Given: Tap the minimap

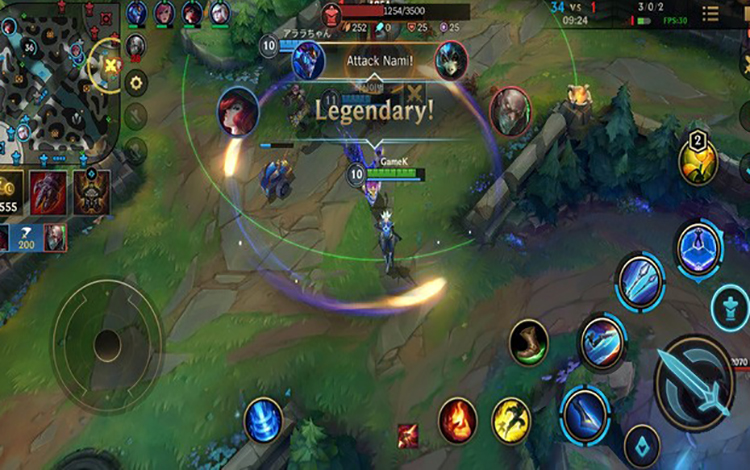Looking at the screenshot, I should tap(55, 75).
